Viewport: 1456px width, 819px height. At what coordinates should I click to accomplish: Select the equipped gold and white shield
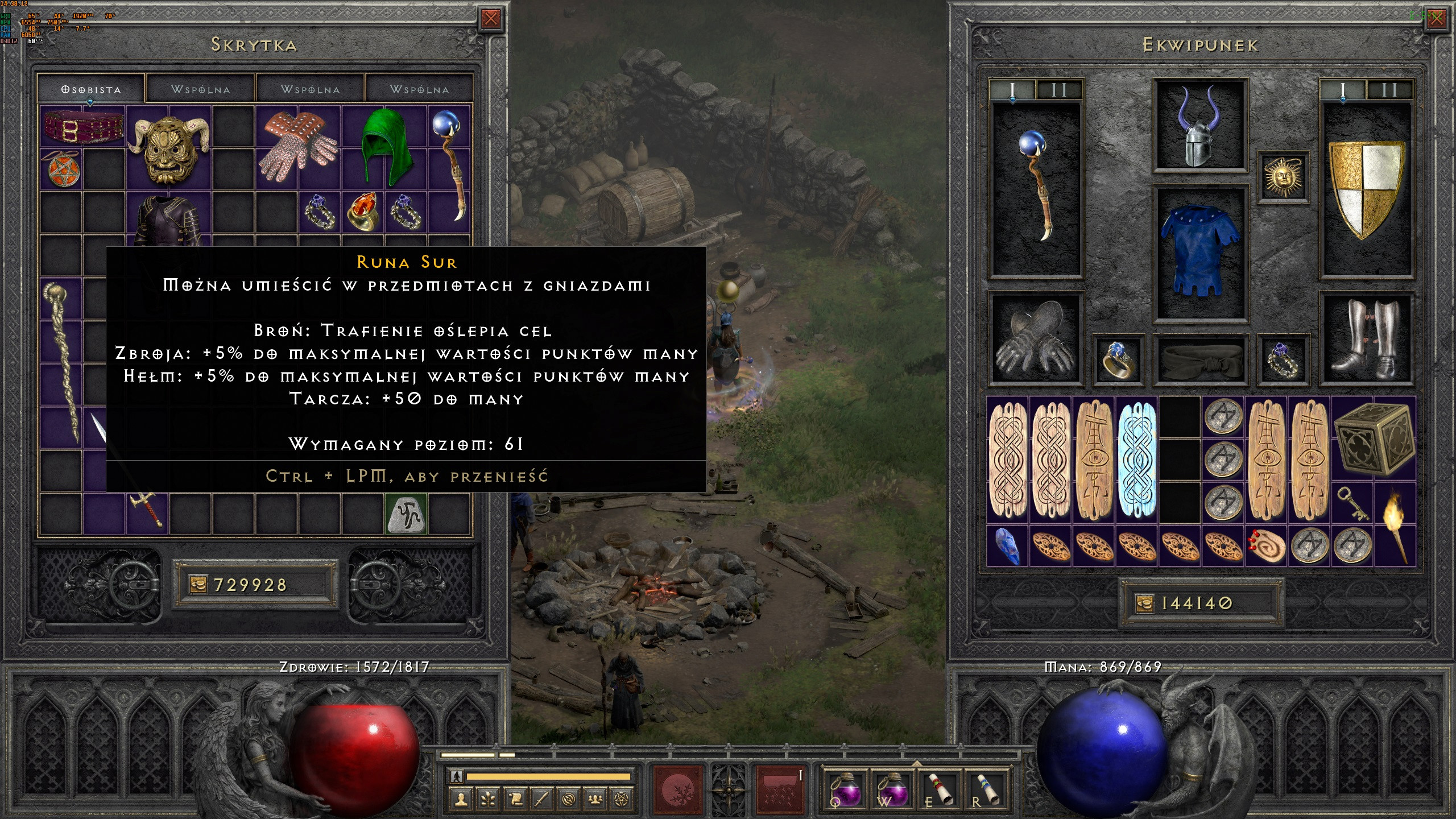pos(1366,188)
